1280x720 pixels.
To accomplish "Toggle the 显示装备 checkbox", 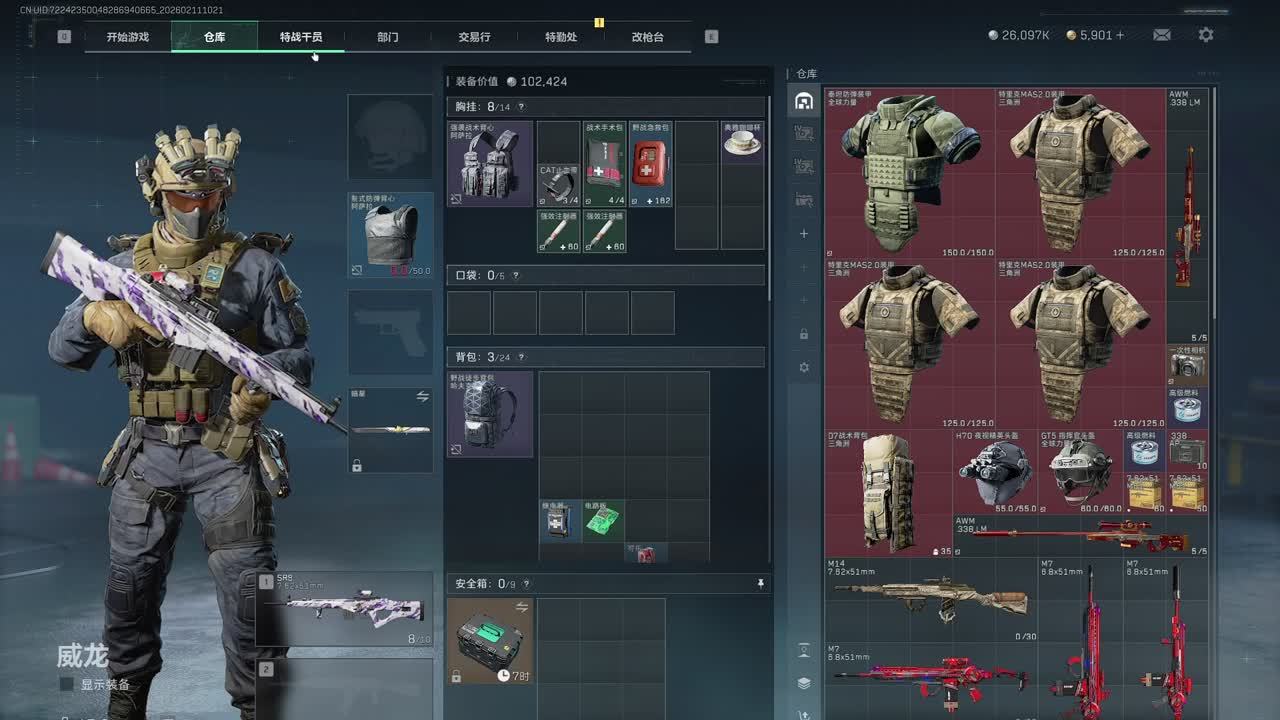I will [67, 685].
